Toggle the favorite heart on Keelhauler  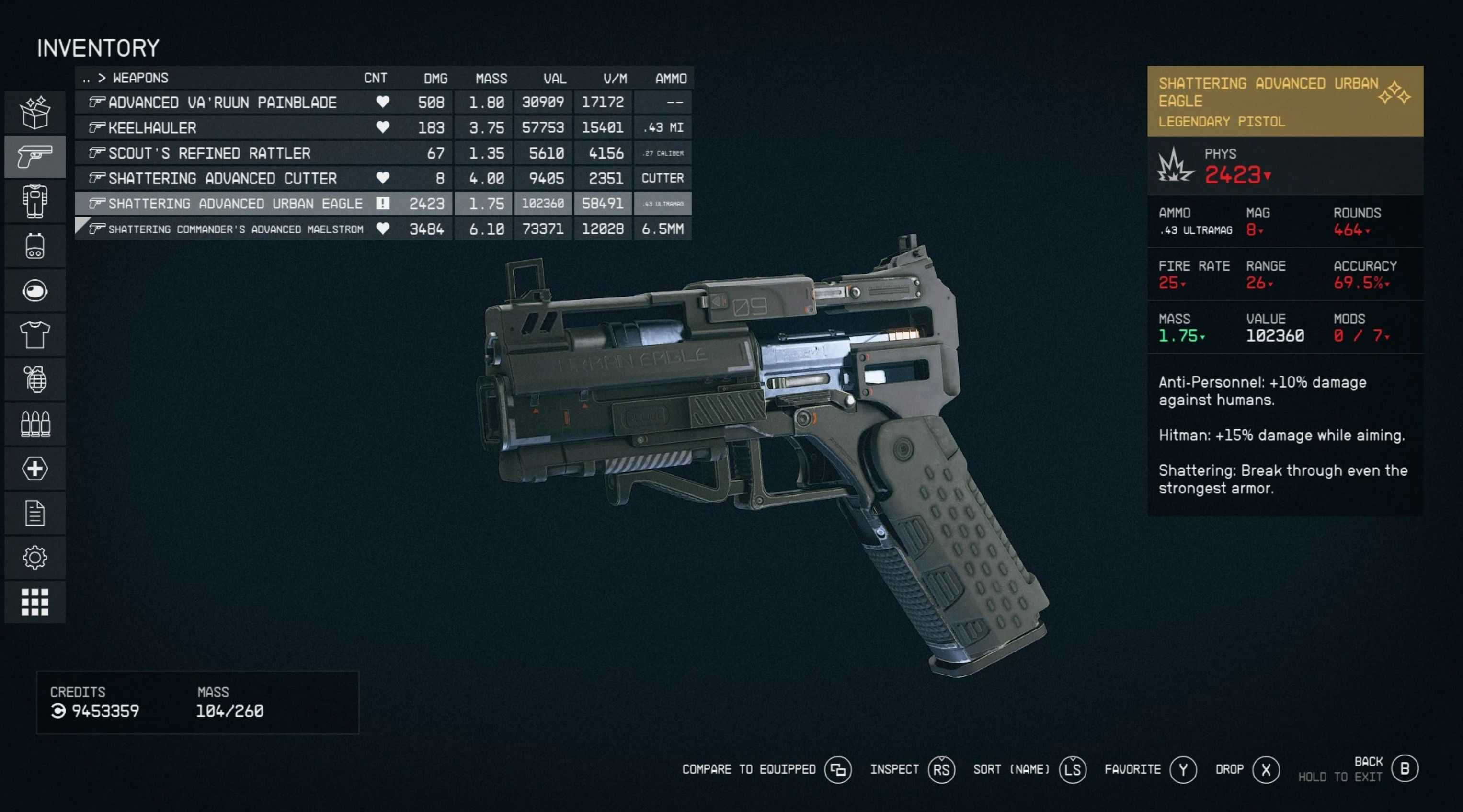(383, 128)
